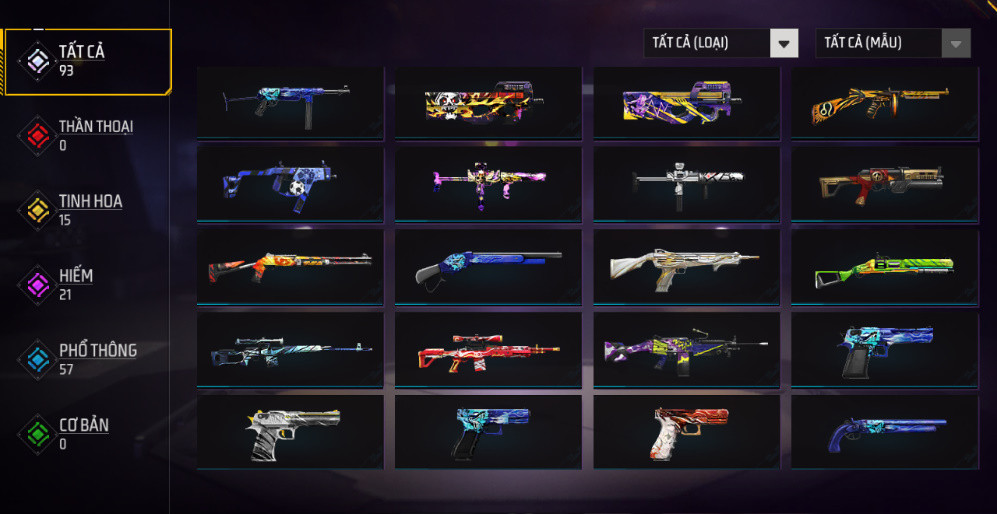Choose the blue gun with soccer ball
The height and width of the screenshot is (514, 997).
click(x=290, y=184)
